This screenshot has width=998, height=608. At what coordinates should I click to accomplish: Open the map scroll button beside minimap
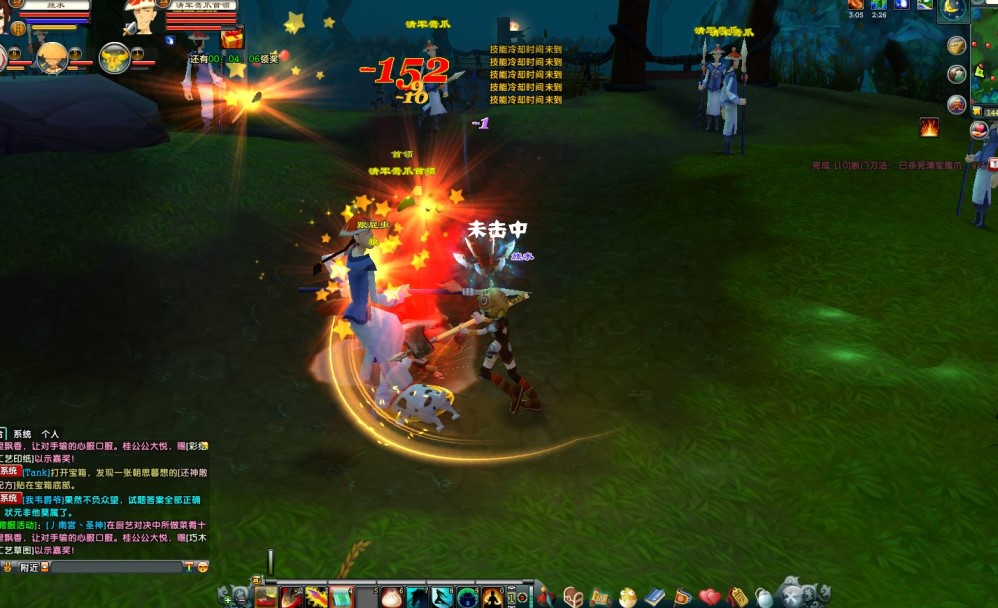(x=957, y=46)
